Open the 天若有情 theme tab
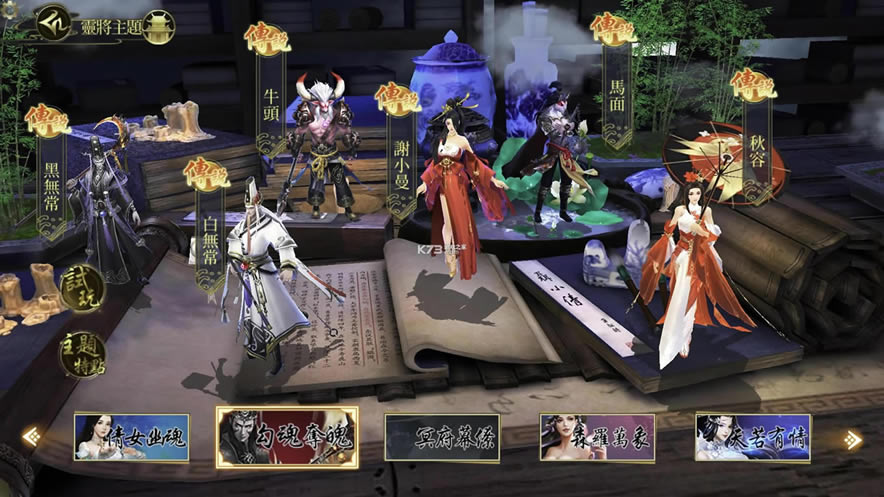 click(x=753, y=437)
